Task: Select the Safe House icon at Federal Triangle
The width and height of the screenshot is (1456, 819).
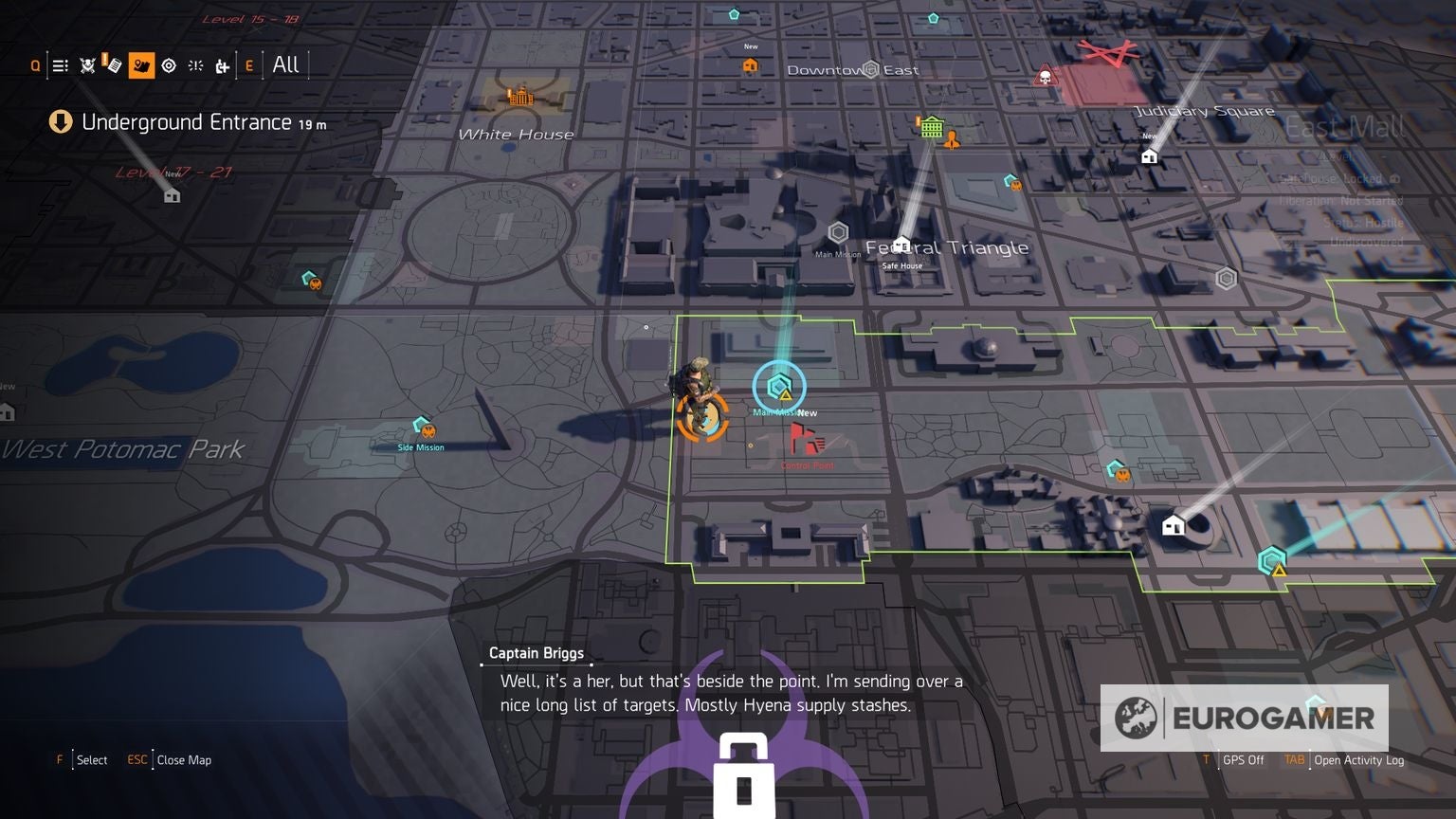Action: [x=901, y=245]
